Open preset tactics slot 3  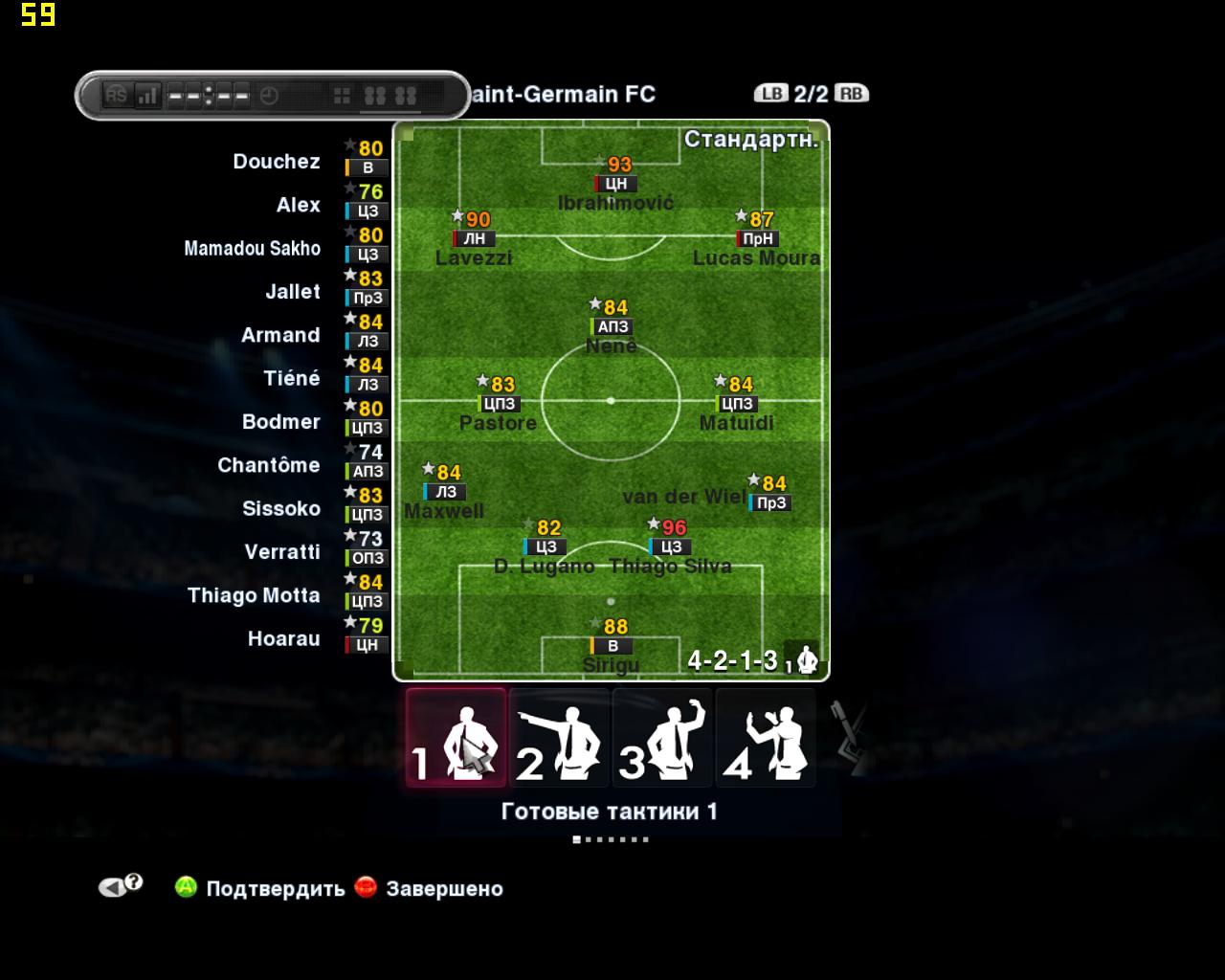662,738
